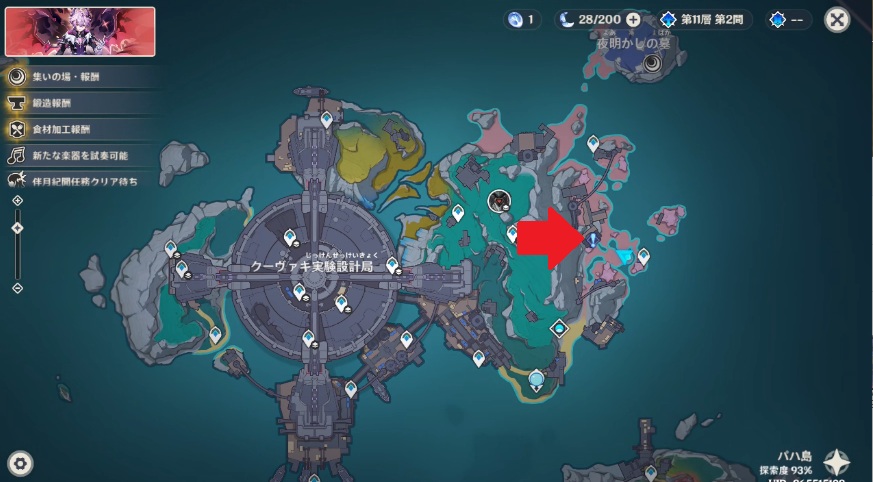873x482 pixels.
Task: Zoom out the map using the bottom zoom button
Action: [x=17, y=288]
